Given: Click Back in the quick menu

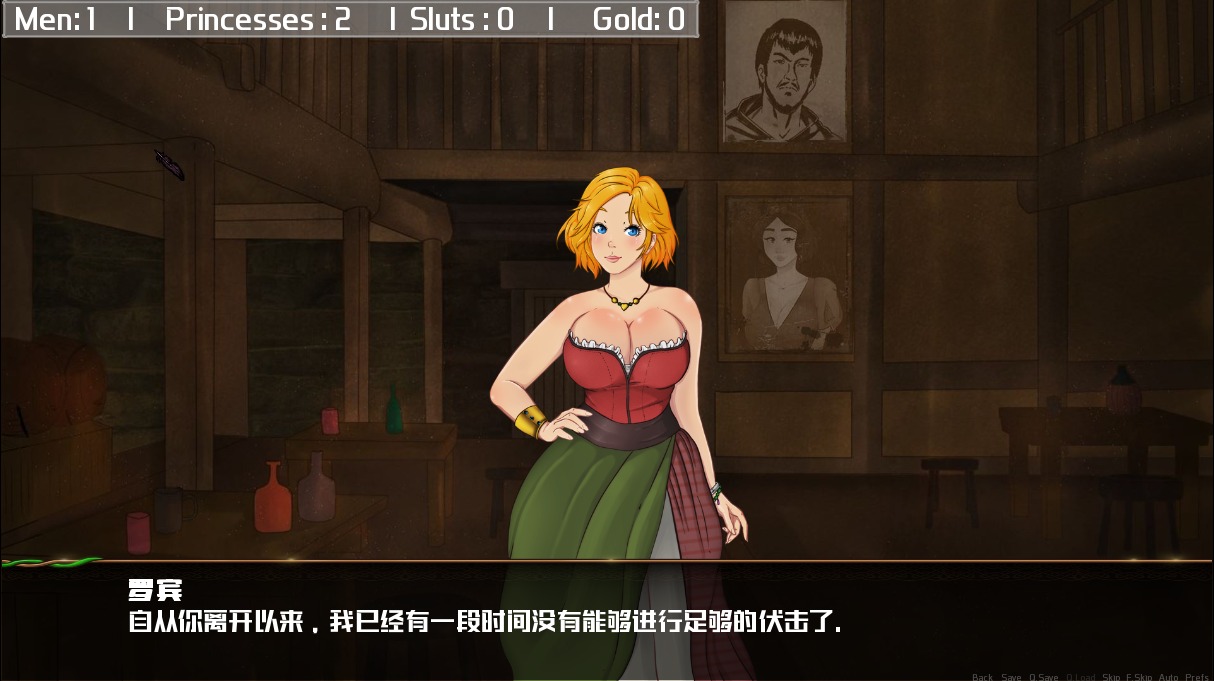Looking at the screenshot, I should tap(982, 677).
